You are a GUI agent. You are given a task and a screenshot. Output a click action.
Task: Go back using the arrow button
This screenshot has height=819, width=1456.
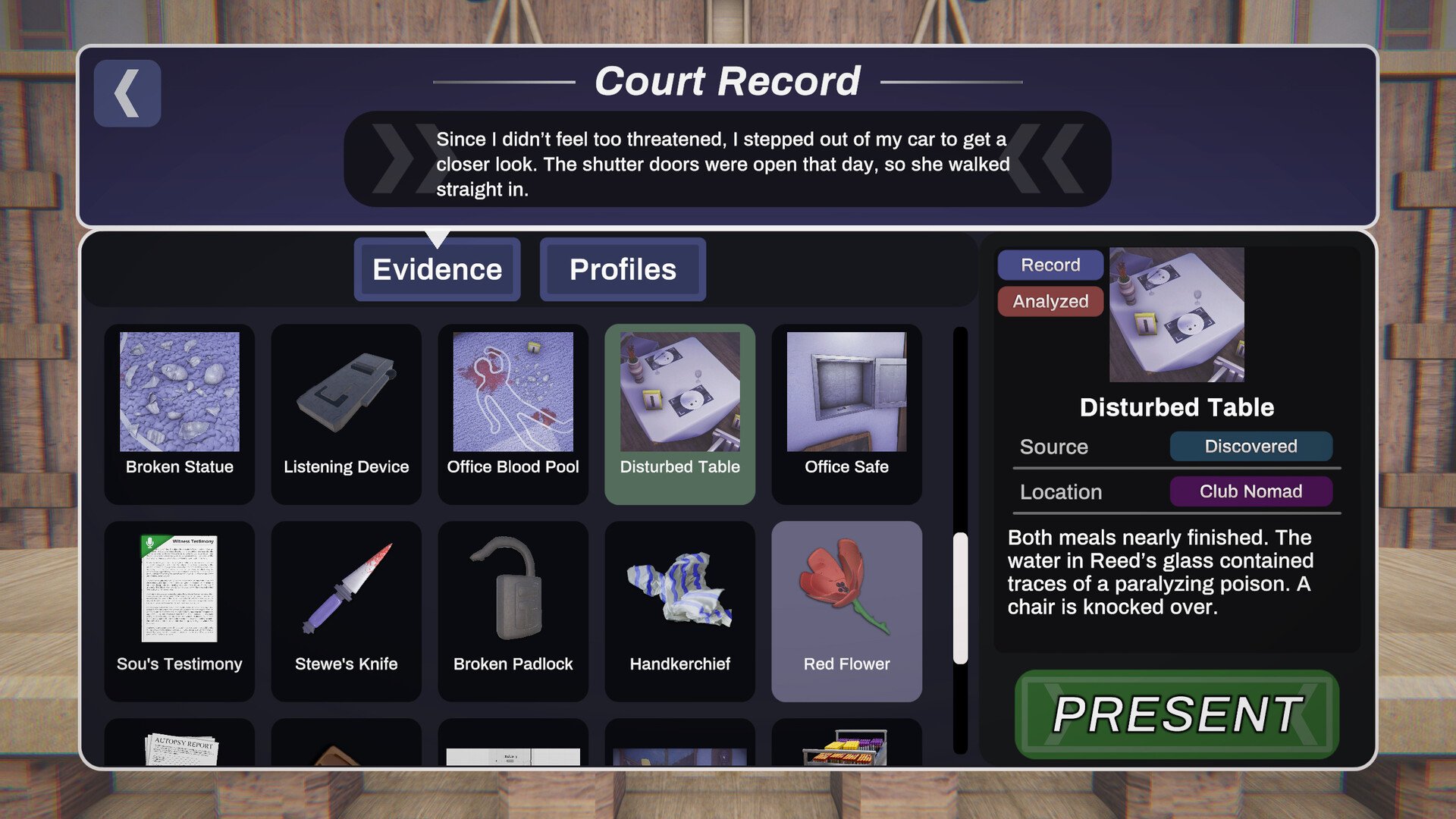127,93
